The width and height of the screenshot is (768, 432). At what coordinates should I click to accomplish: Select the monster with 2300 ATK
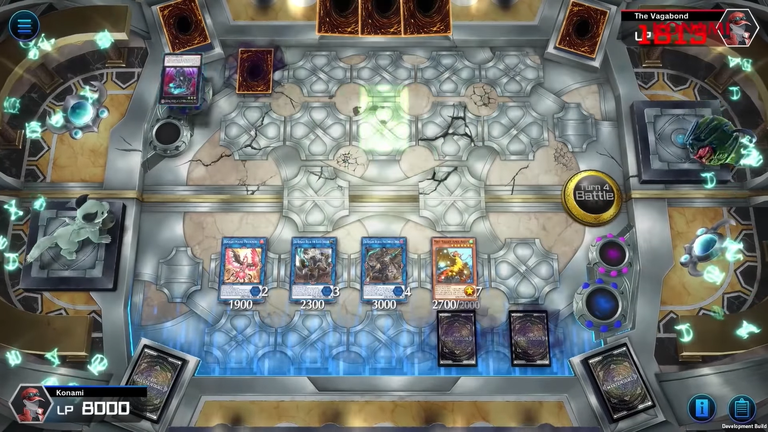313,268
